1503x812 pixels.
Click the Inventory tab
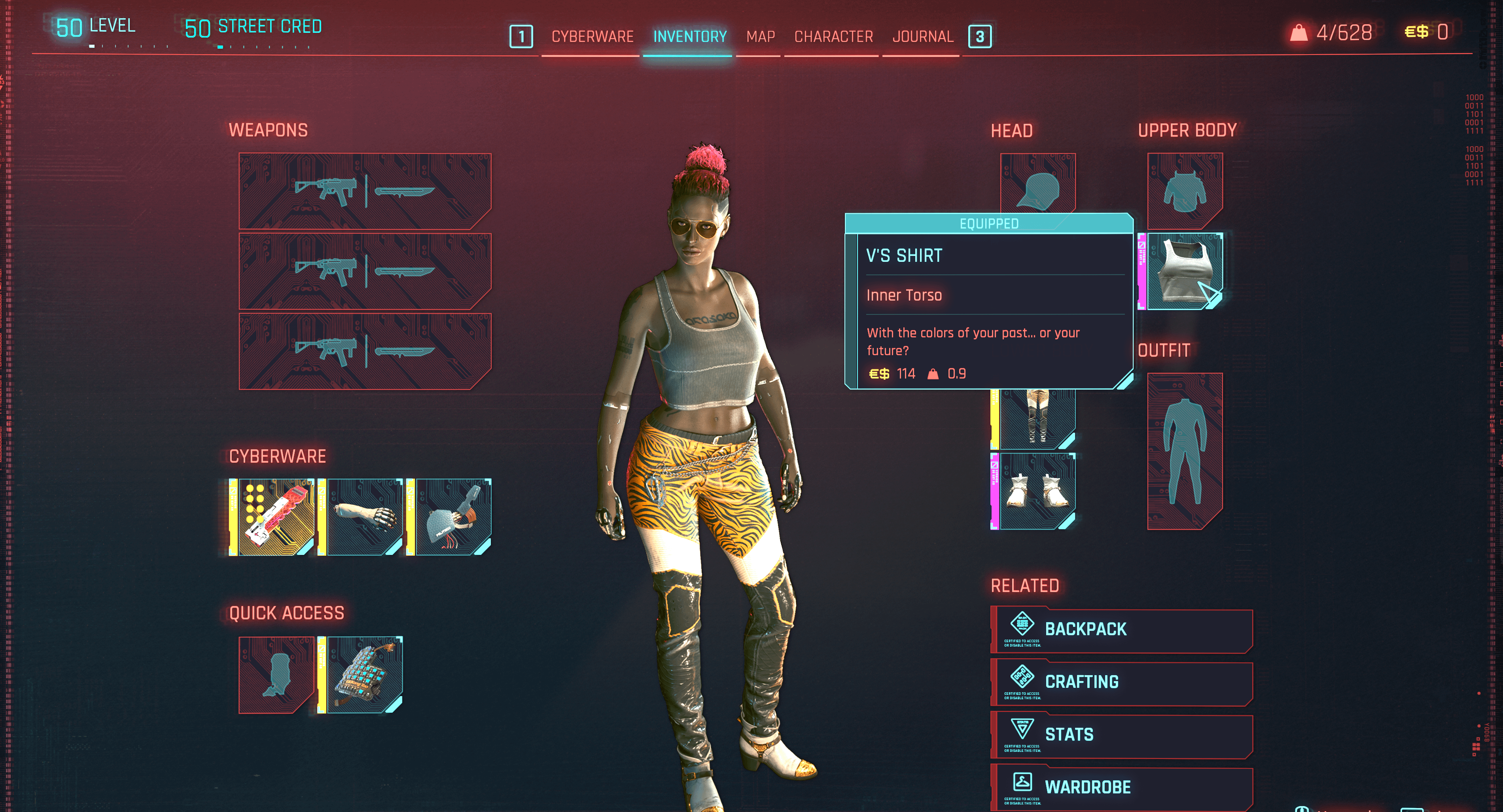690,37
